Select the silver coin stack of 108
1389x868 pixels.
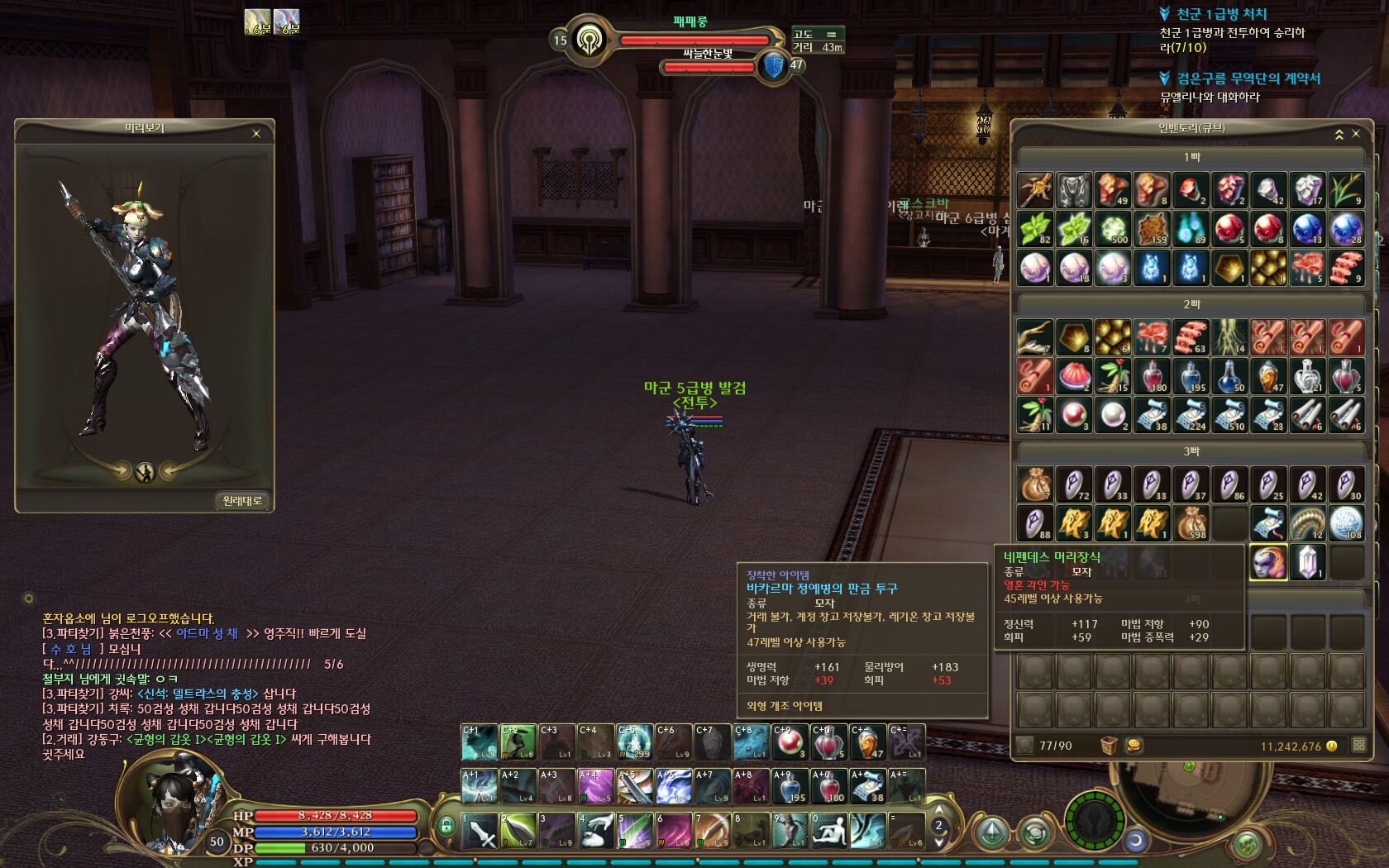[x=1346, y=523]
